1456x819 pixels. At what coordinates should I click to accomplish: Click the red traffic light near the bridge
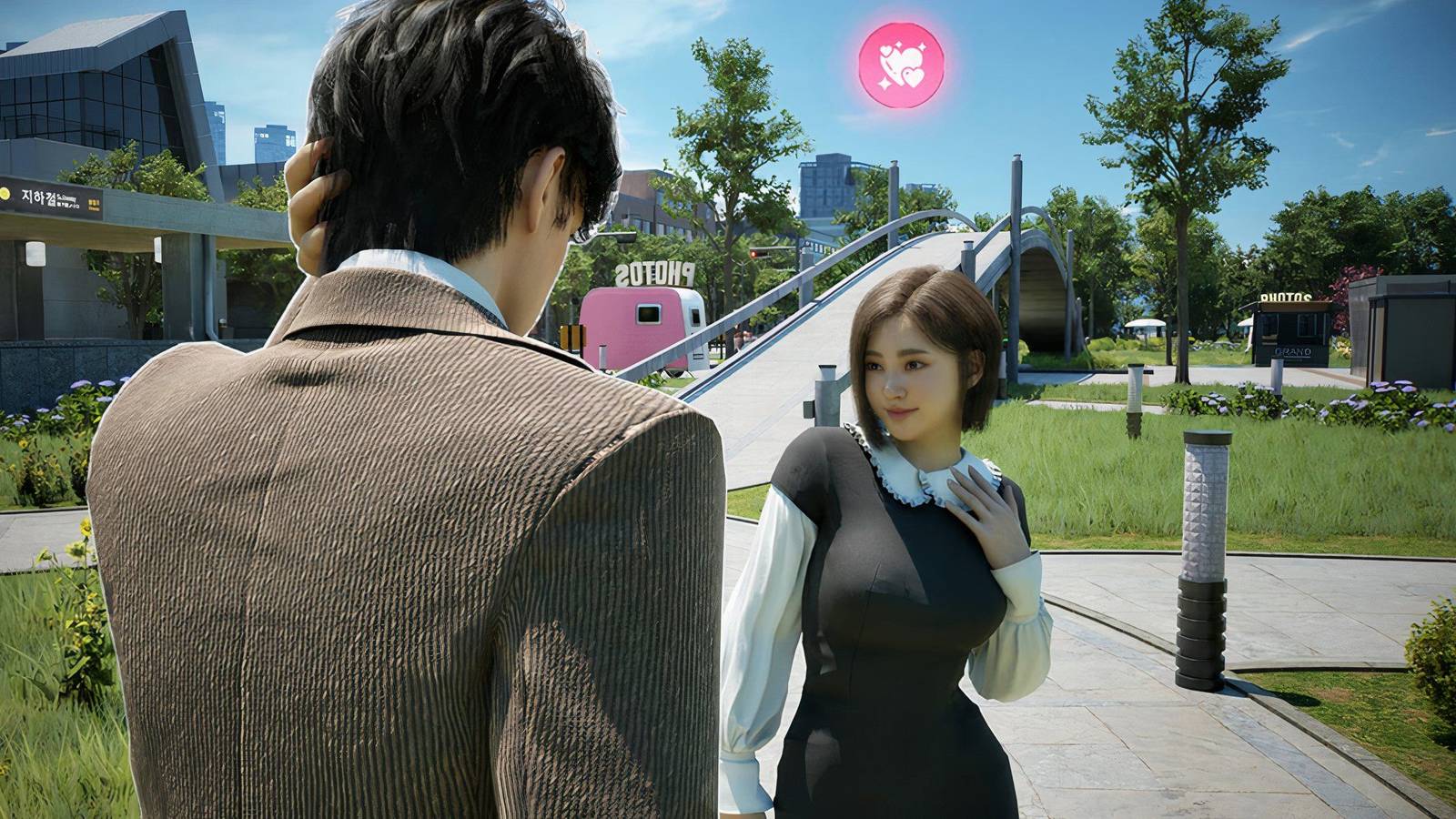[753, 253]
